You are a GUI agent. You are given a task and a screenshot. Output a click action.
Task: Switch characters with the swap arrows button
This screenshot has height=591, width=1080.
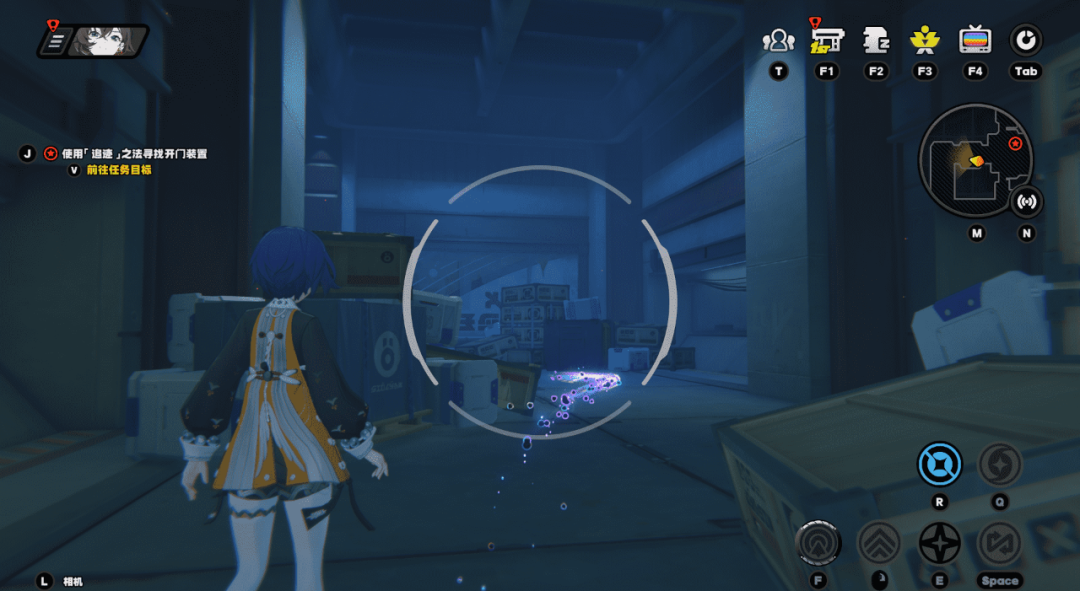(x=998, y=543)
